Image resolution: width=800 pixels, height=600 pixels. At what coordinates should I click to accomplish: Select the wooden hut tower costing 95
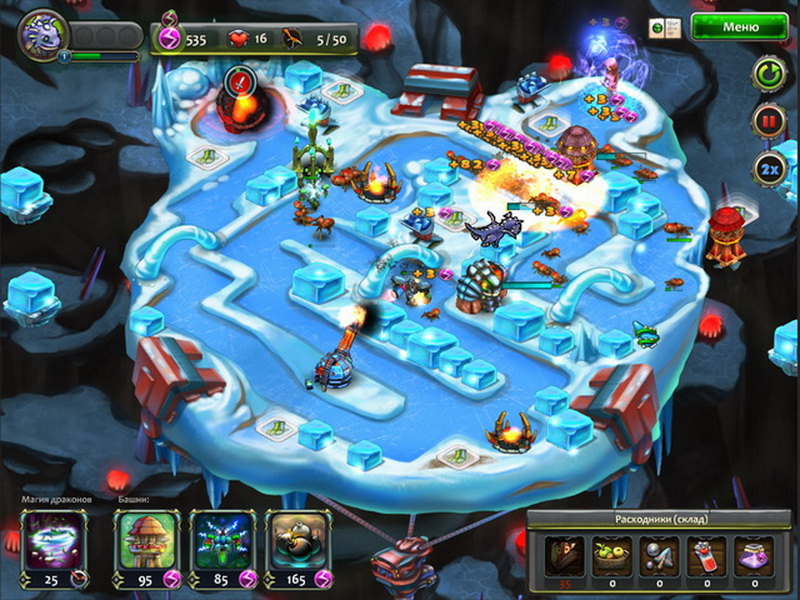click(x=146, y=541)
